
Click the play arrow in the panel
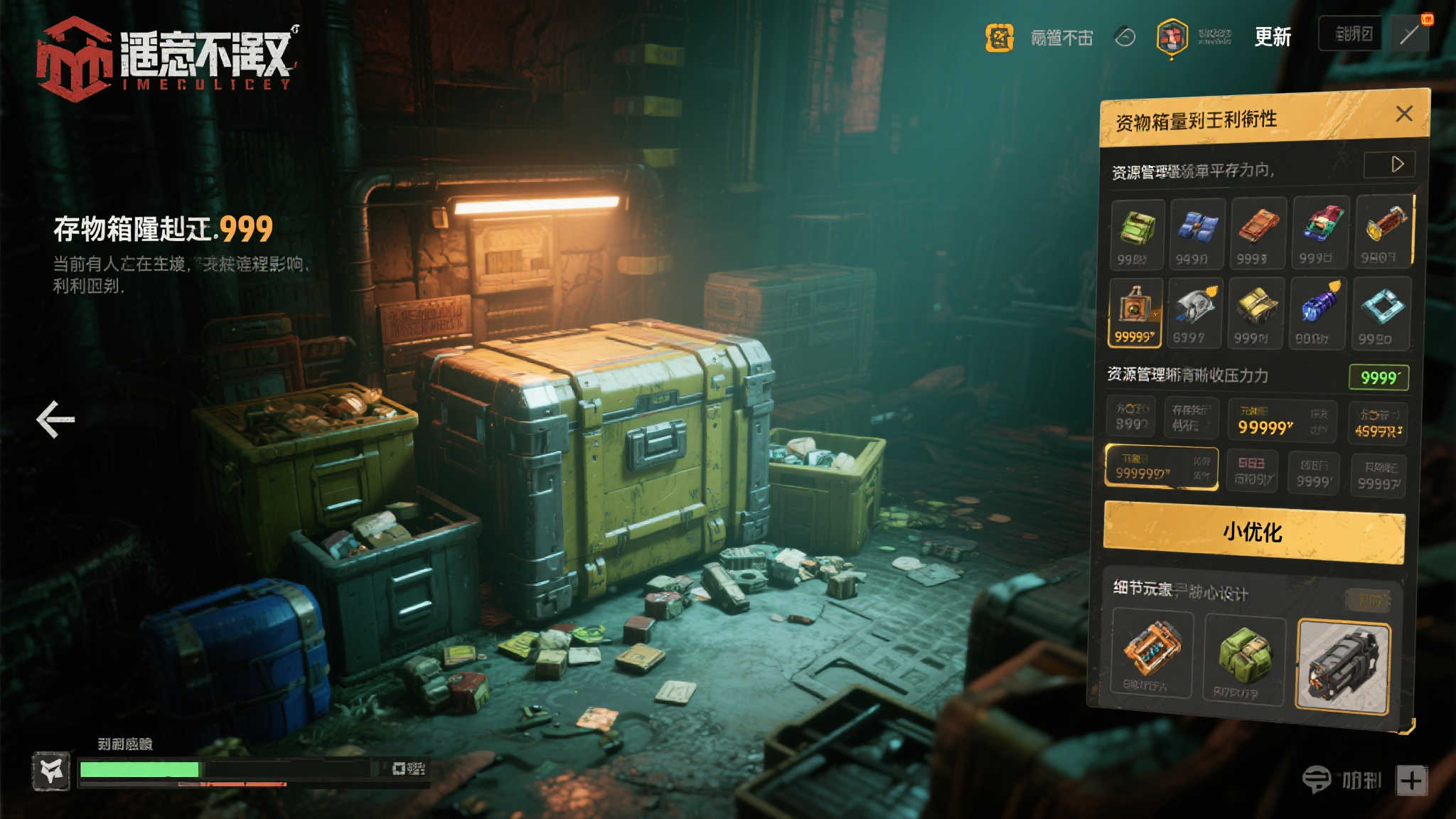pyautogui.click(x=1396, y=164)
